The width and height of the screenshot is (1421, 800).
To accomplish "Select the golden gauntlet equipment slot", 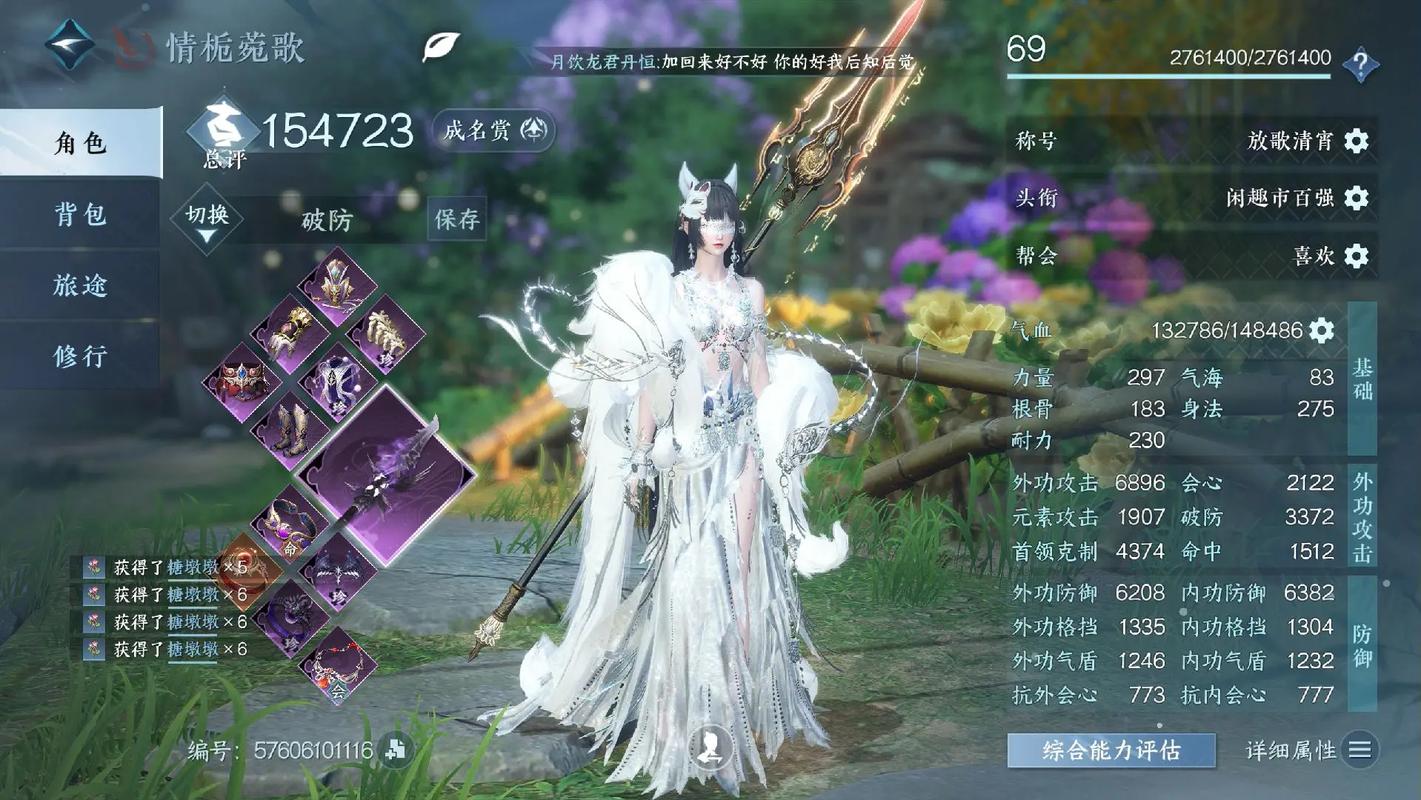I will (x=289, y=332).
